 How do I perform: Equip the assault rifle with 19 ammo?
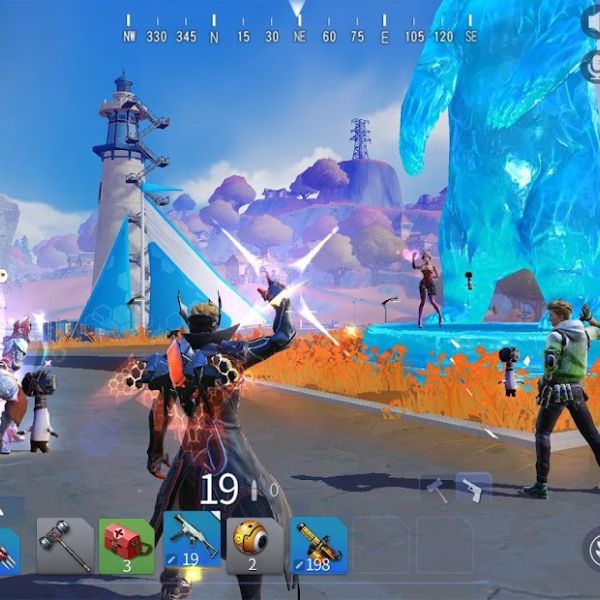coord(191,543)
